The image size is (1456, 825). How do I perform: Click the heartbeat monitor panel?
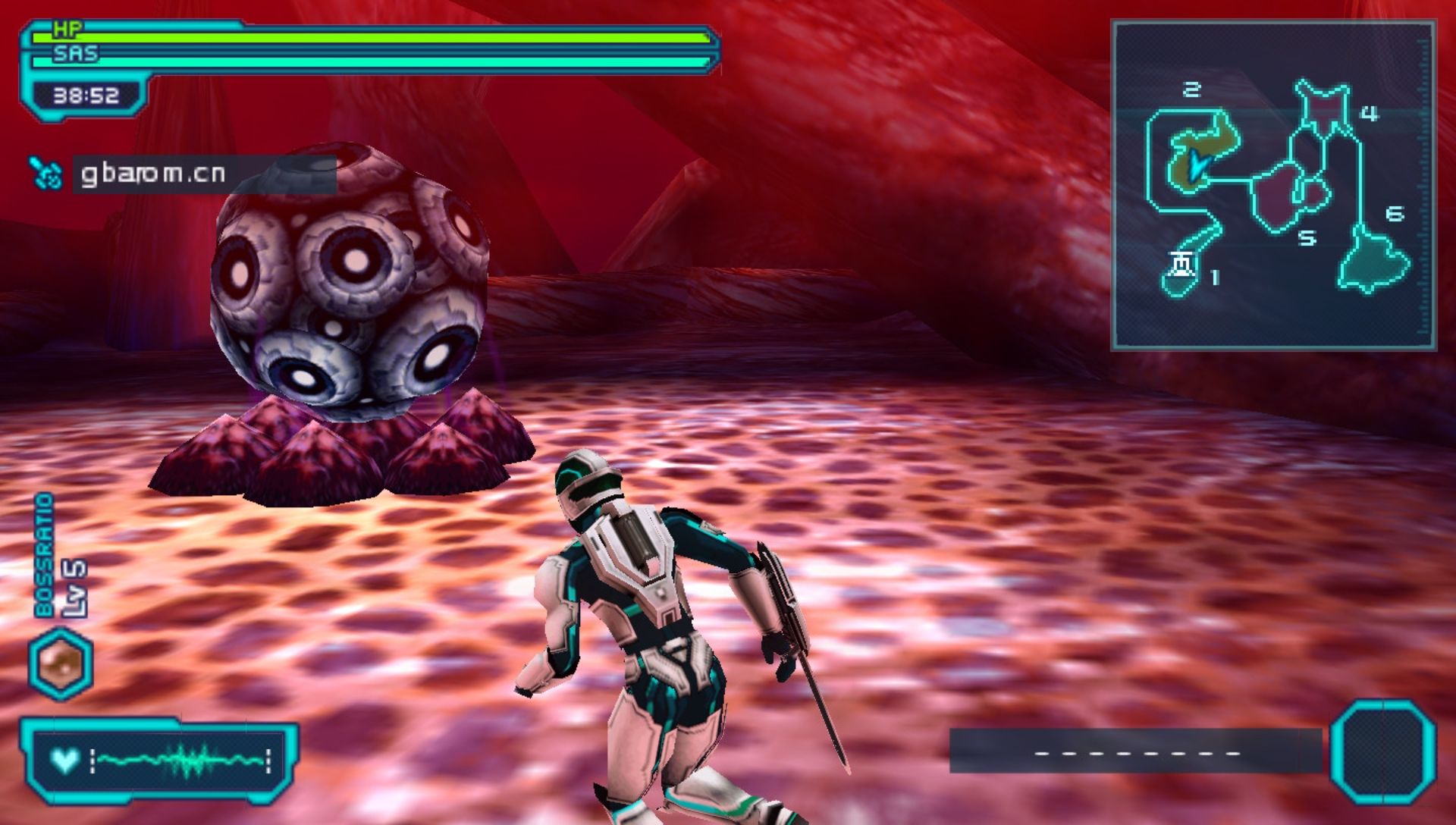(x=159, y=761)
